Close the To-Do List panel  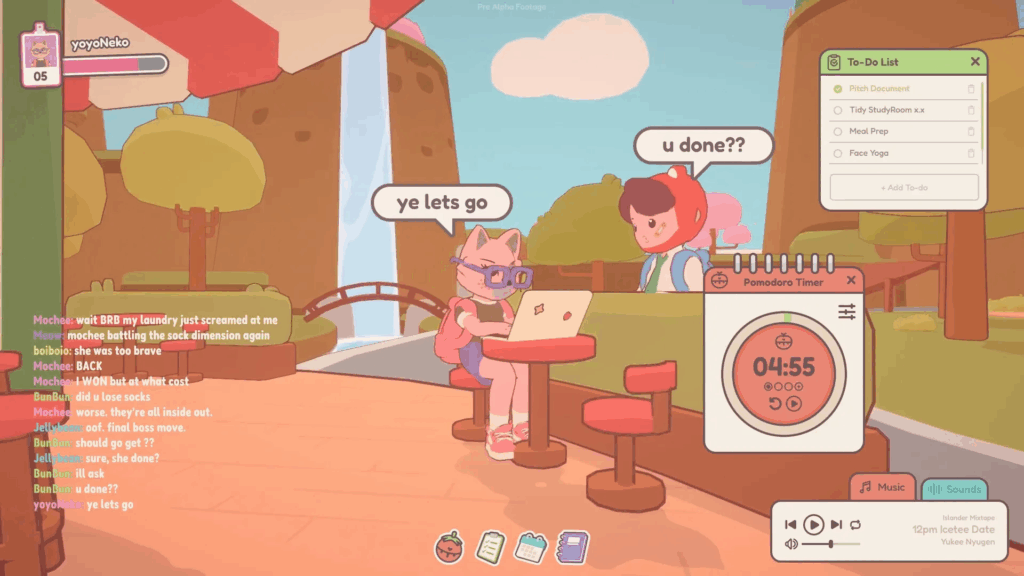coord(975,62)
